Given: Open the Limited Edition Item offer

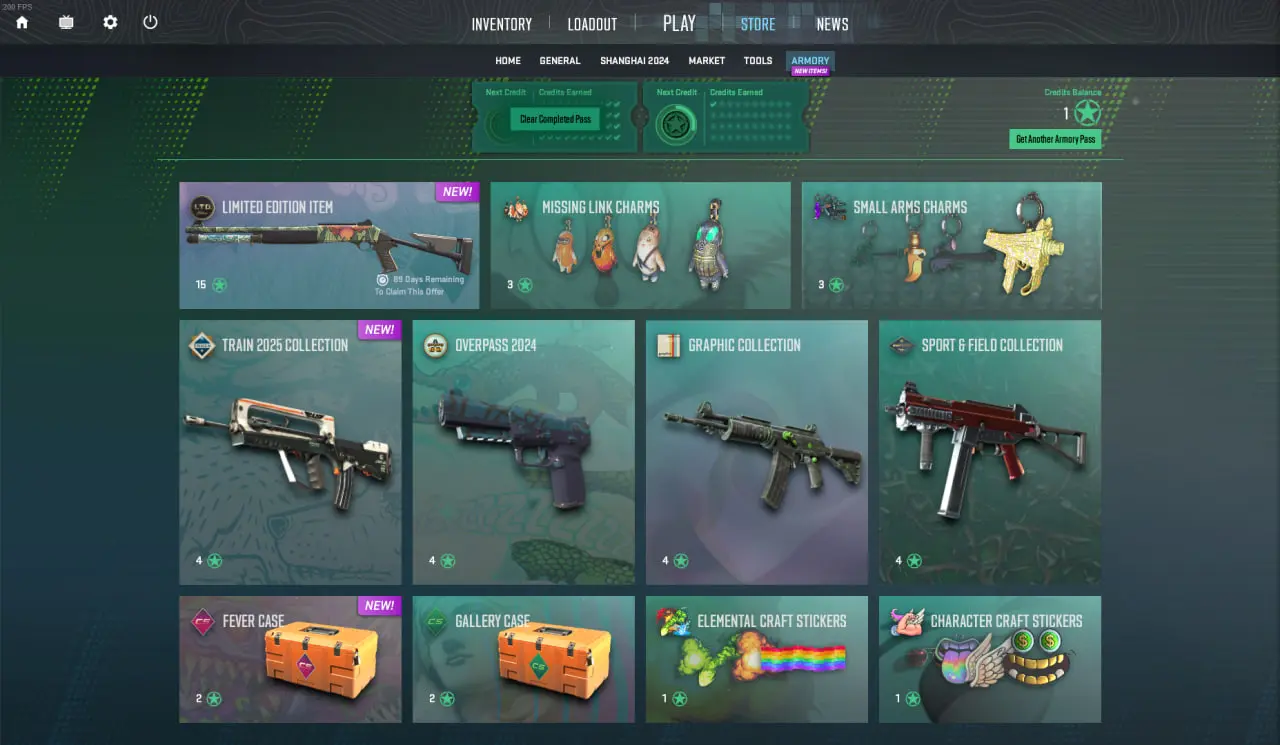Looking at the screenshot, I should (x=329, y=245).
